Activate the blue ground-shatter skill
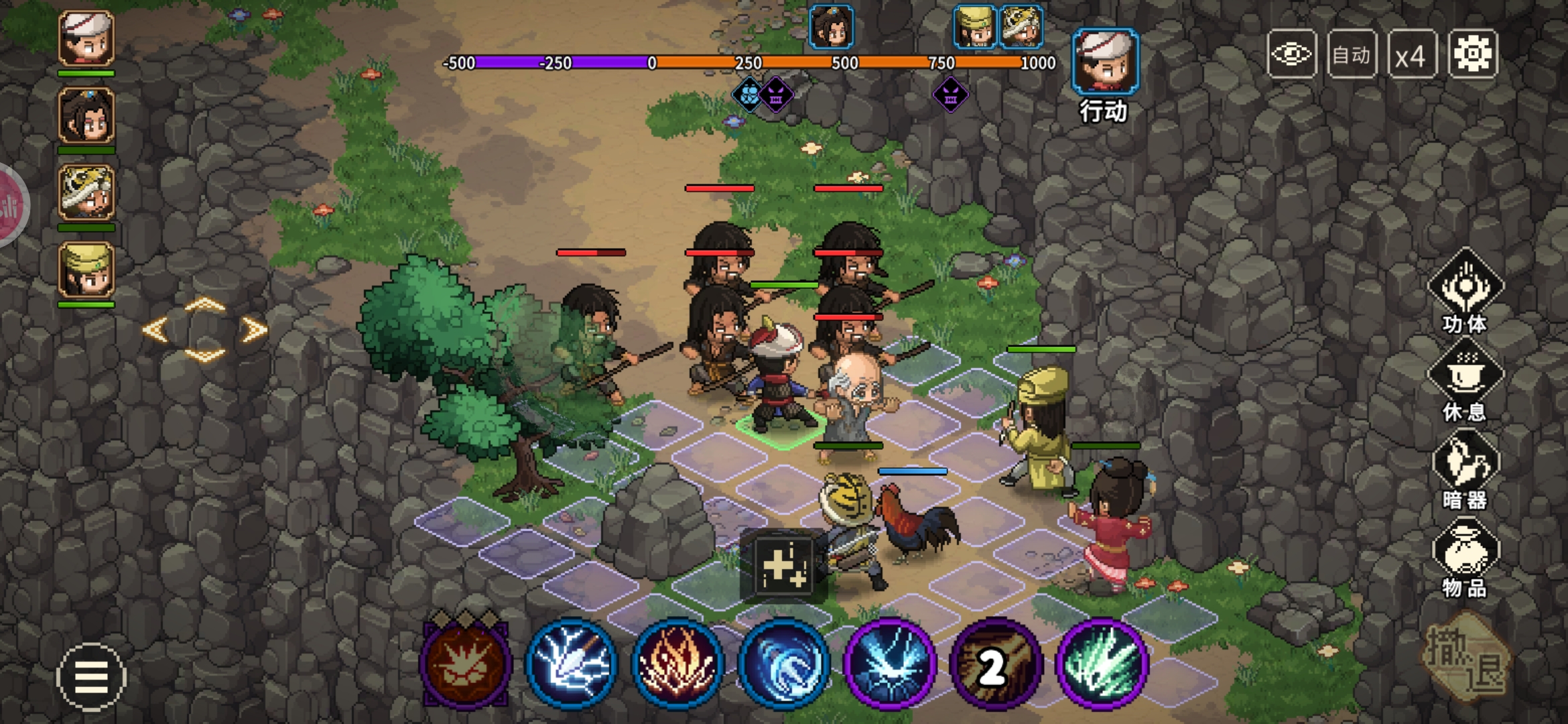 (x=889, y=664)
